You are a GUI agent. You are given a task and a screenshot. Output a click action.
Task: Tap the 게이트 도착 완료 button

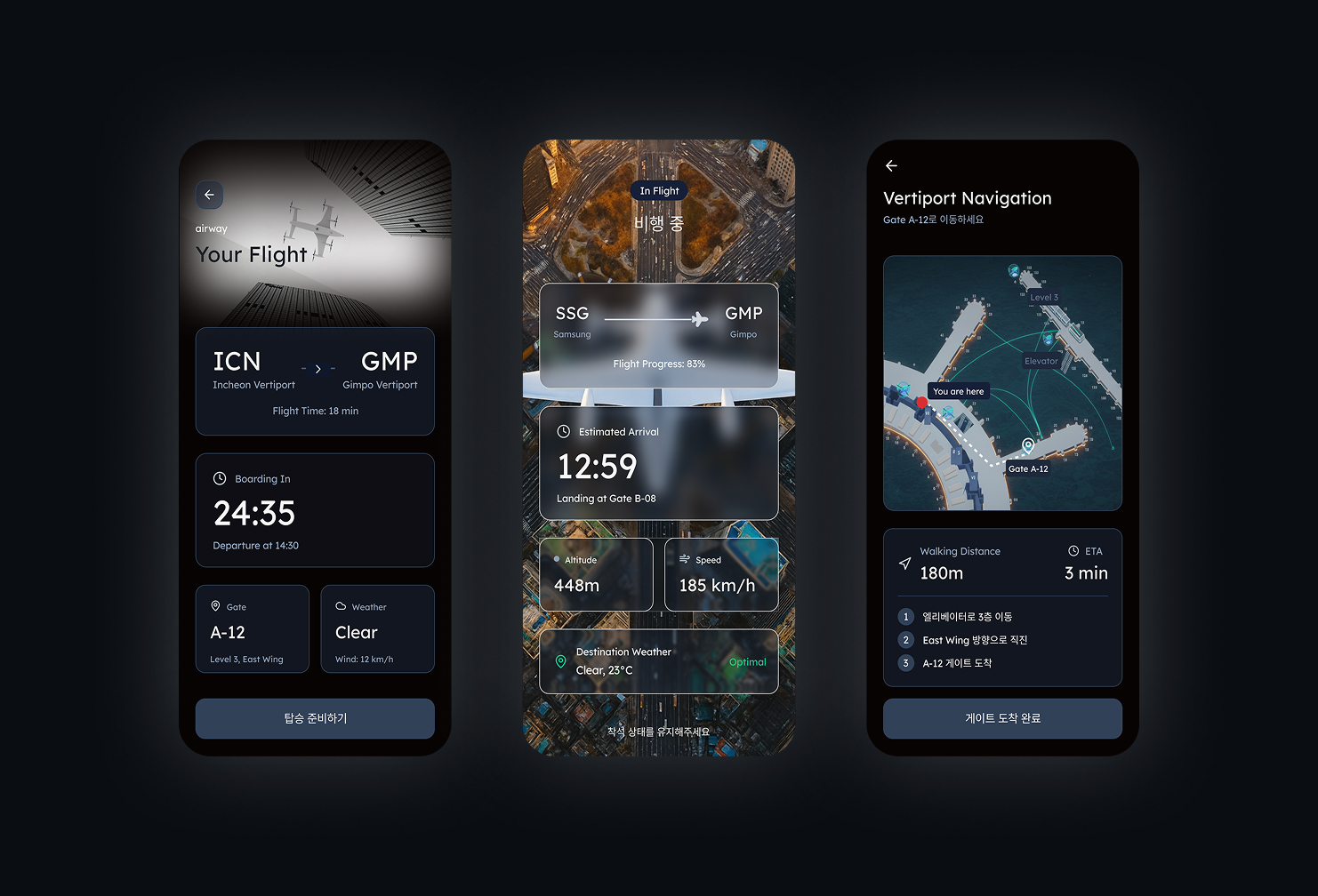pos(1002,718)
